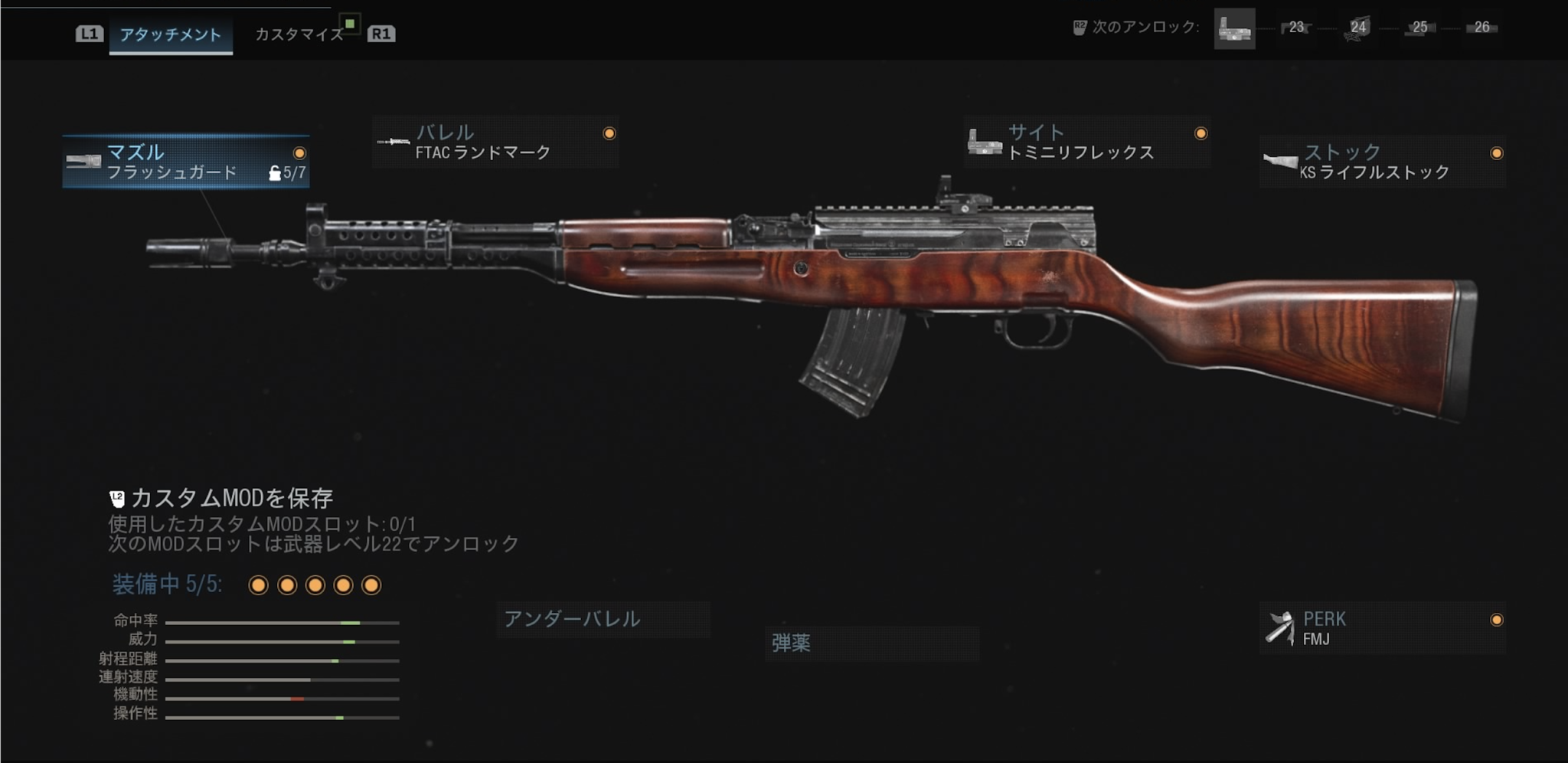Select the FMJ knife icon in PERK slot

(1280, 629)
